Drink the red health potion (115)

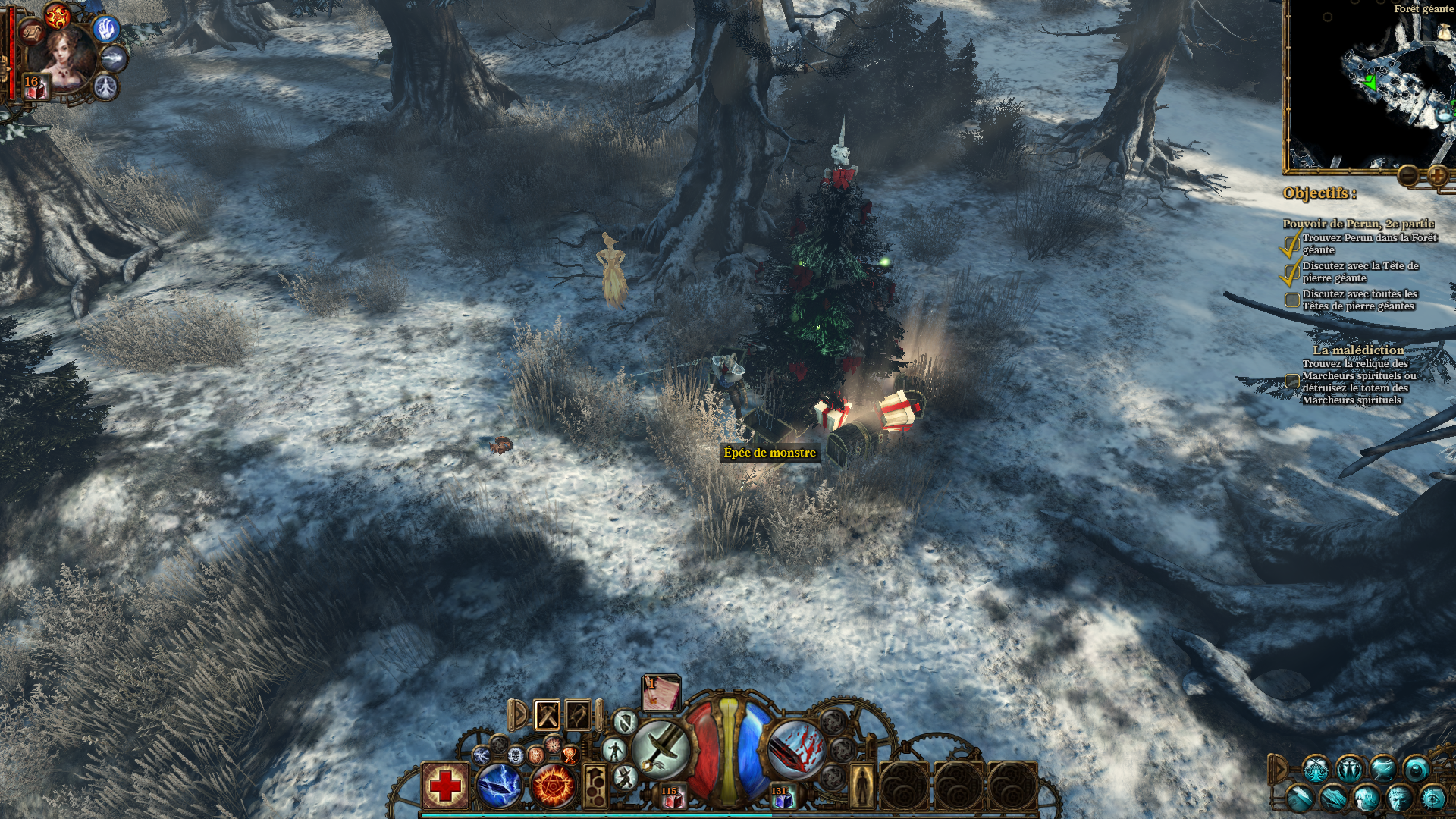pos(670,796)
